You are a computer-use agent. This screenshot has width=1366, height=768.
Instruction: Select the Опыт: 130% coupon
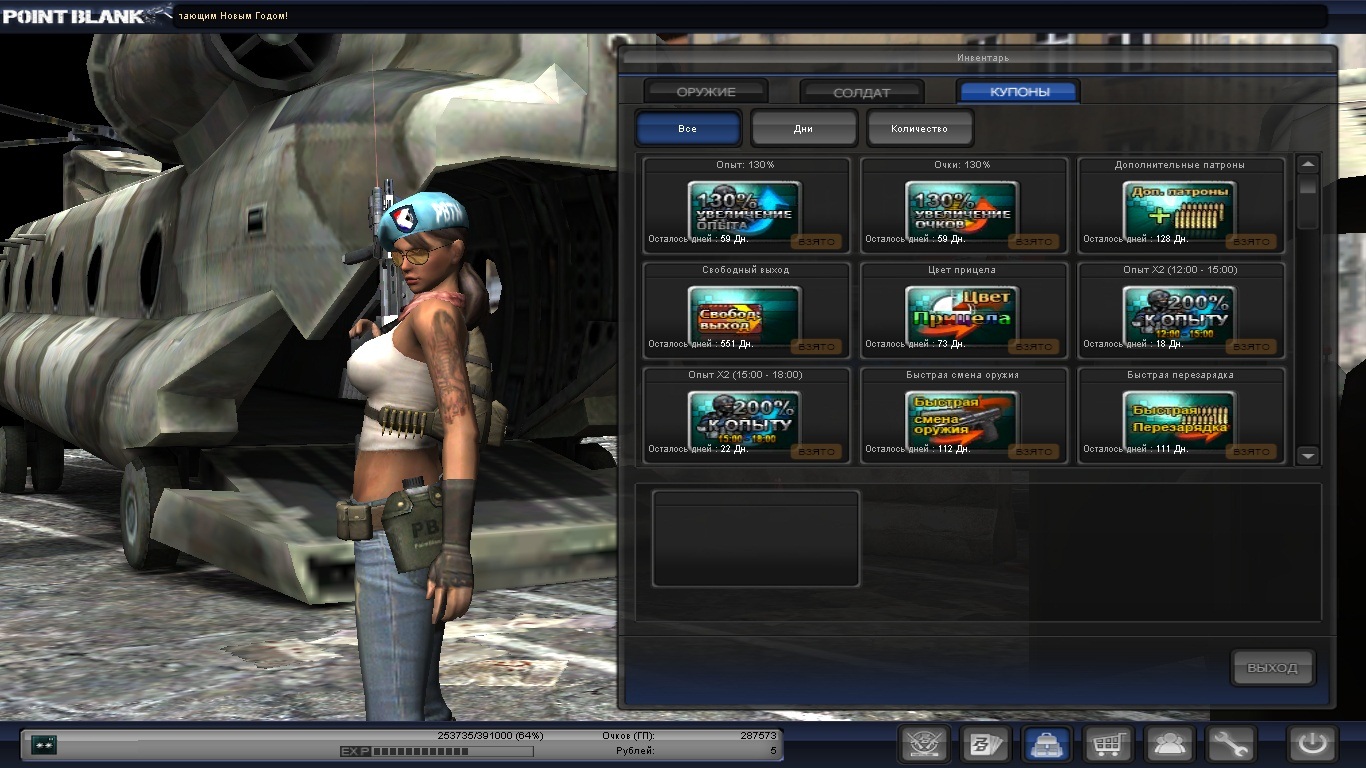pyautogui.click(x=745, y=207)
